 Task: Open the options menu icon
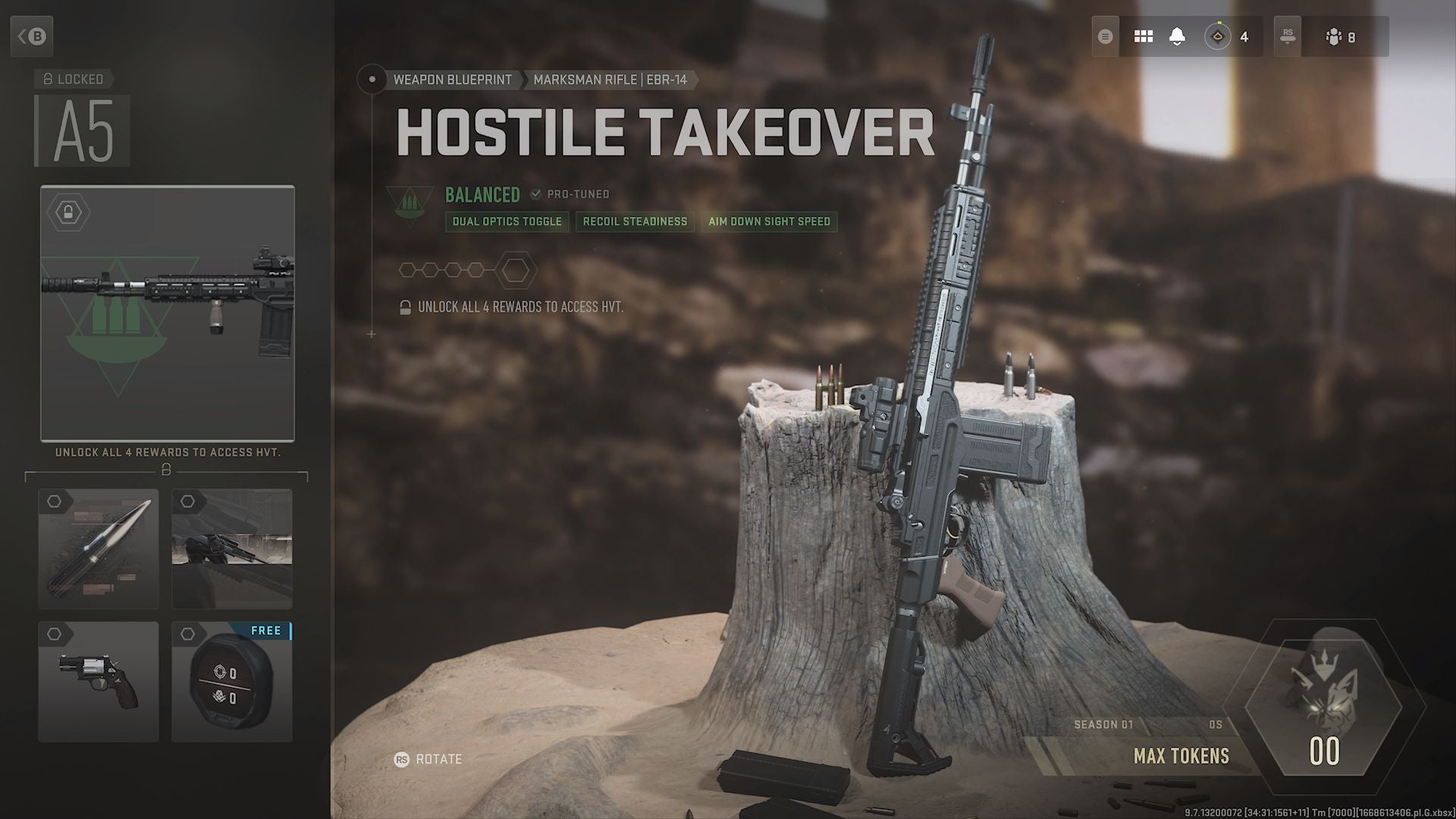click(1105, 36)
